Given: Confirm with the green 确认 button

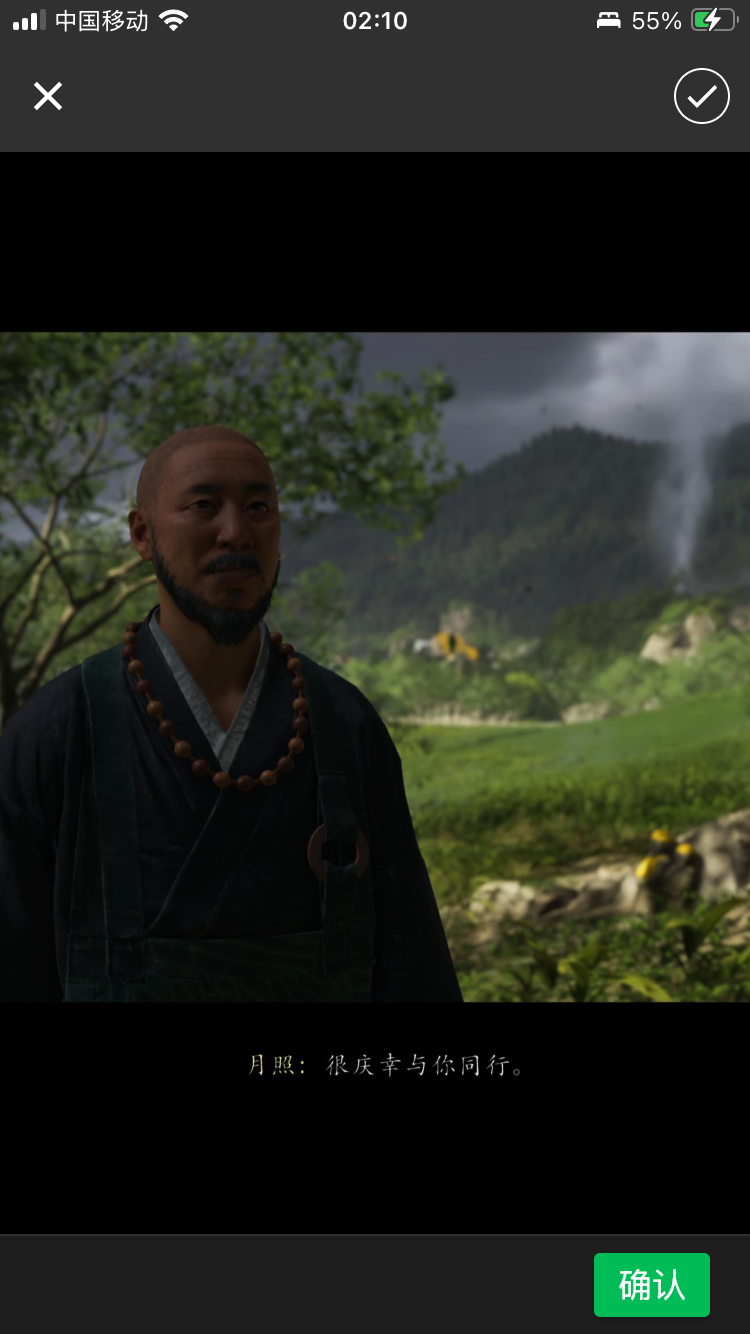Looking at the screenshot, I should tap(652, 1285).
